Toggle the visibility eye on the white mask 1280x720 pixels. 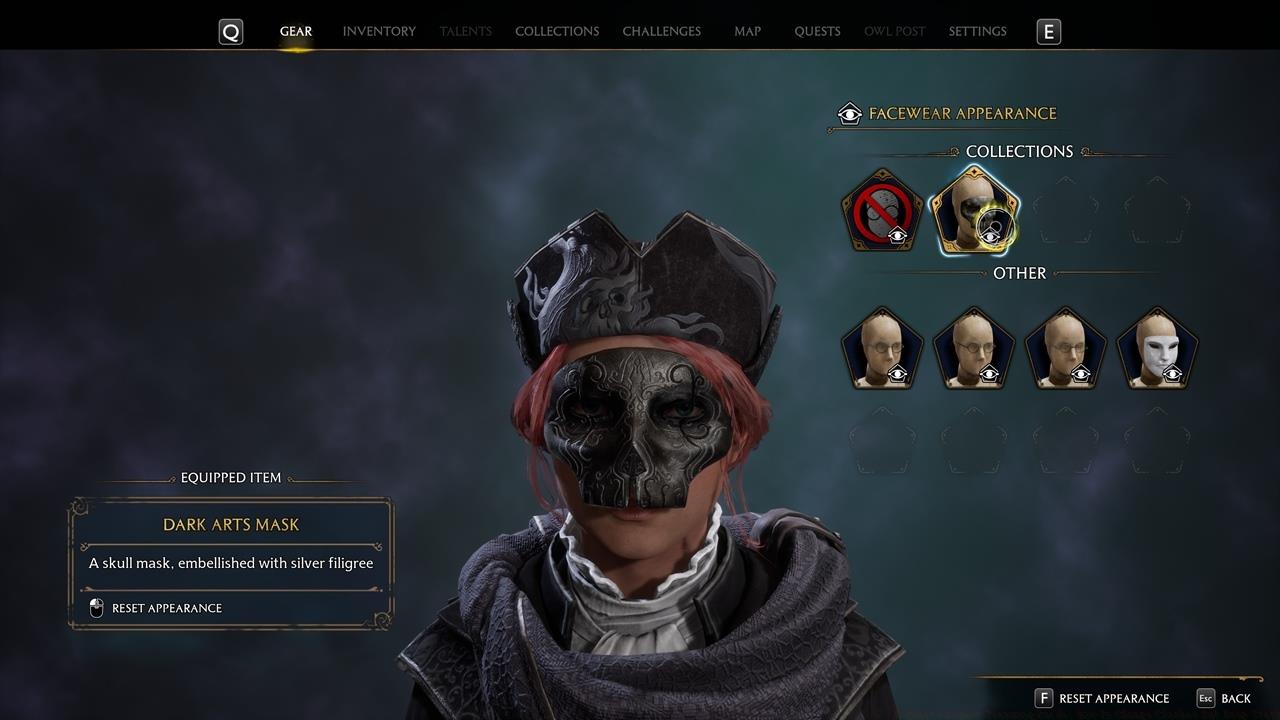pyautogui.click(x=1172, y=374)
